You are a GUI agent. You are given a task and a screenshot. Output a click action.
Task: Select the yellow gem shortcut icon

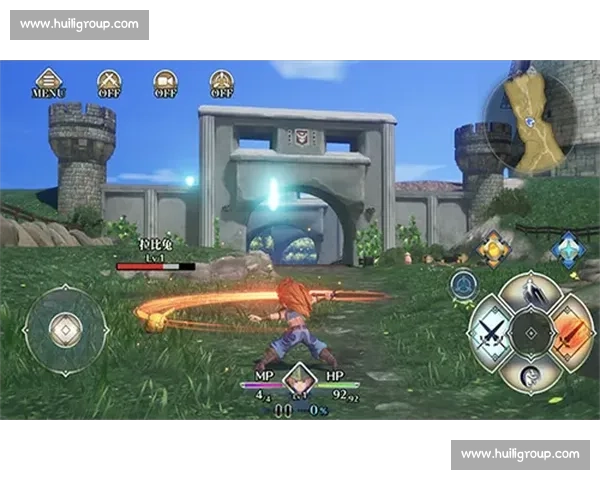(492, 249)
